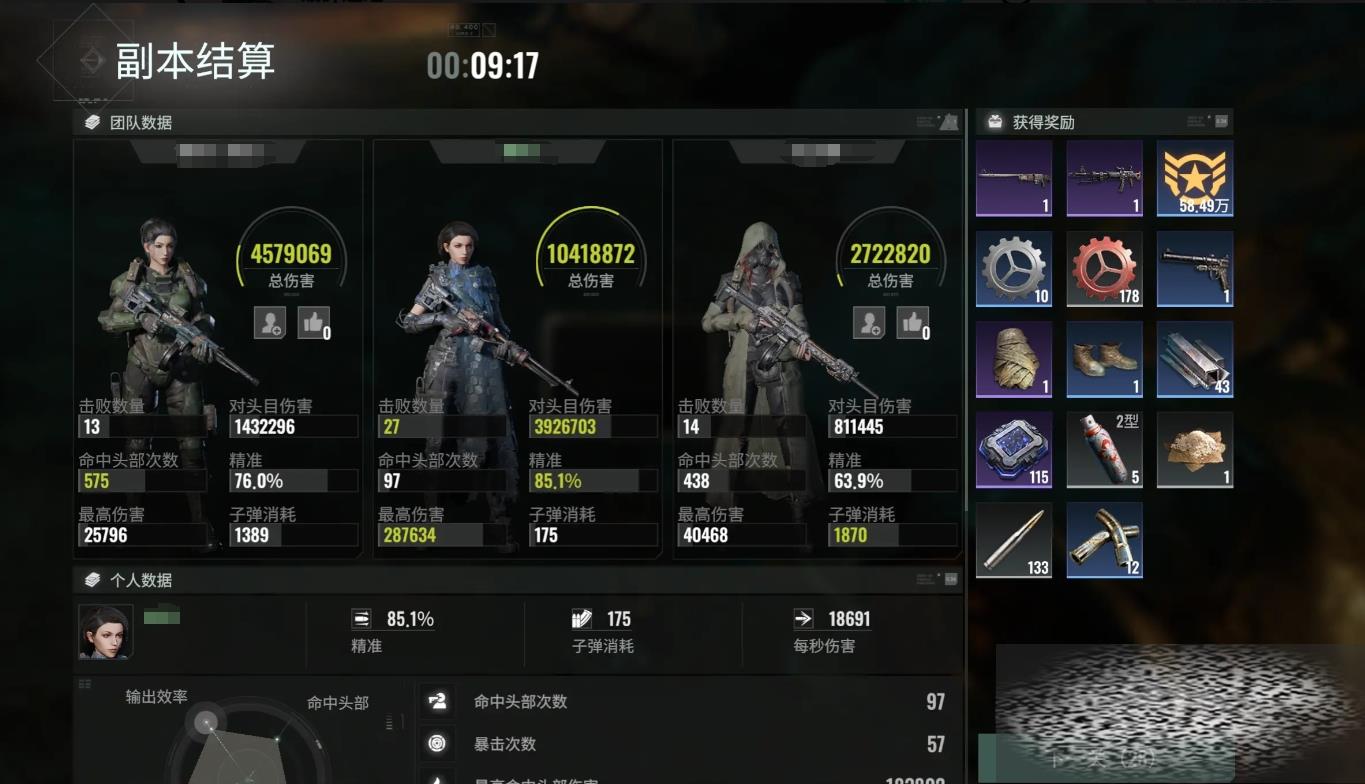1365x784 pixels.
Task: Select the rifle bullet reward
Action: (1014, 540)
